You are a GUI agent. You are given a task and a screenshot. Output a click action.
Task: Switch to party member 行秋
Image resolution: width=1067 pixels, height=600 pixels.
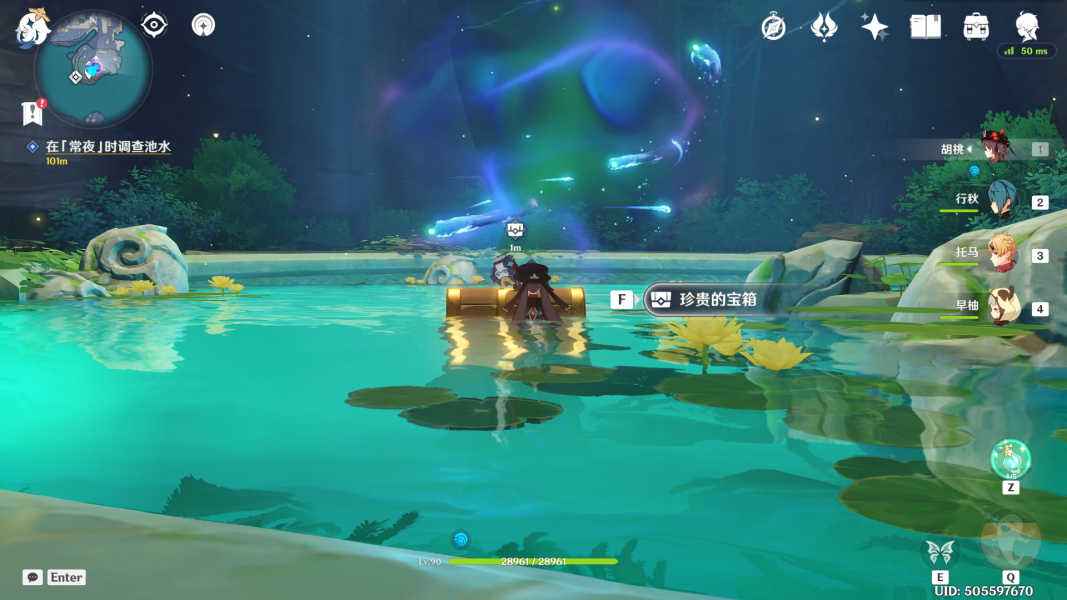pos(1001,200)
